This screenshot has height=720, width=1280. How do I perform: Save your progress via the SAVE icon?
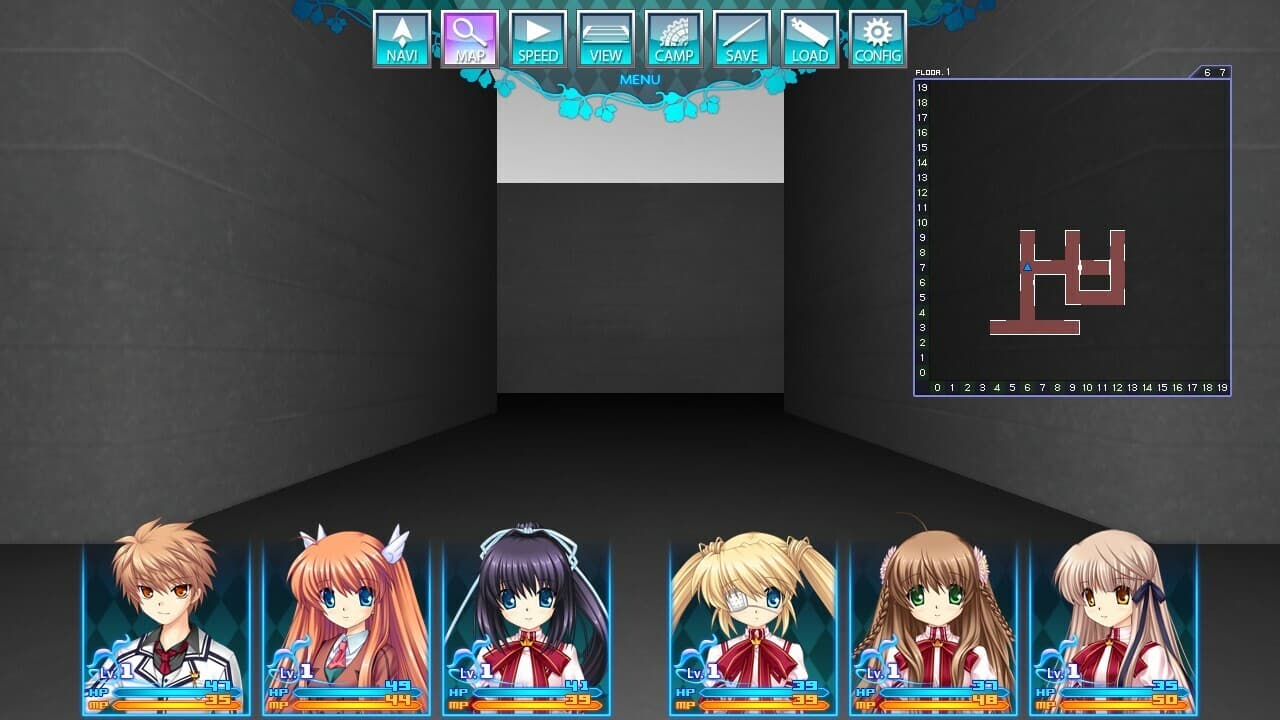tap(741, 38)
